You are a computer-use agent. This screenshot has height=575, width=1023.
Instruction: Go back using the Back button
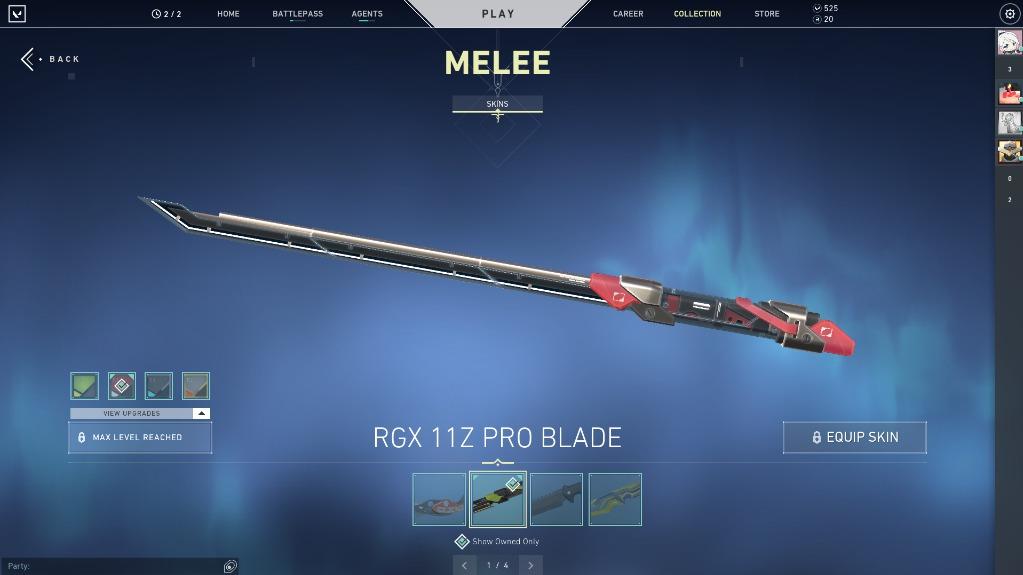pyautogui.click(x=51, y=59)
